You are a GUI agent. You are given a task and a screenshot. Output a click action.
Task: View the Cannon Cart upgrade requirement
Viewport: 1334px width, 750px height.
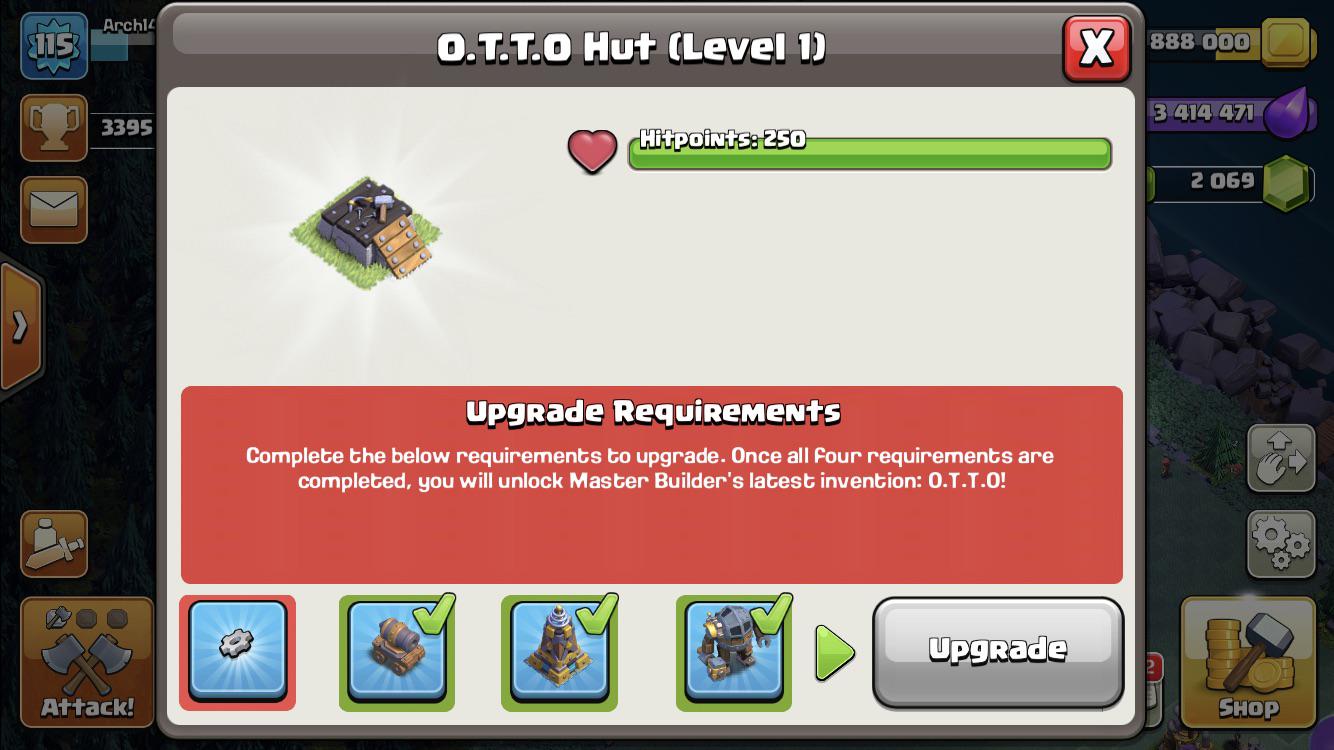tap(396, 657)
